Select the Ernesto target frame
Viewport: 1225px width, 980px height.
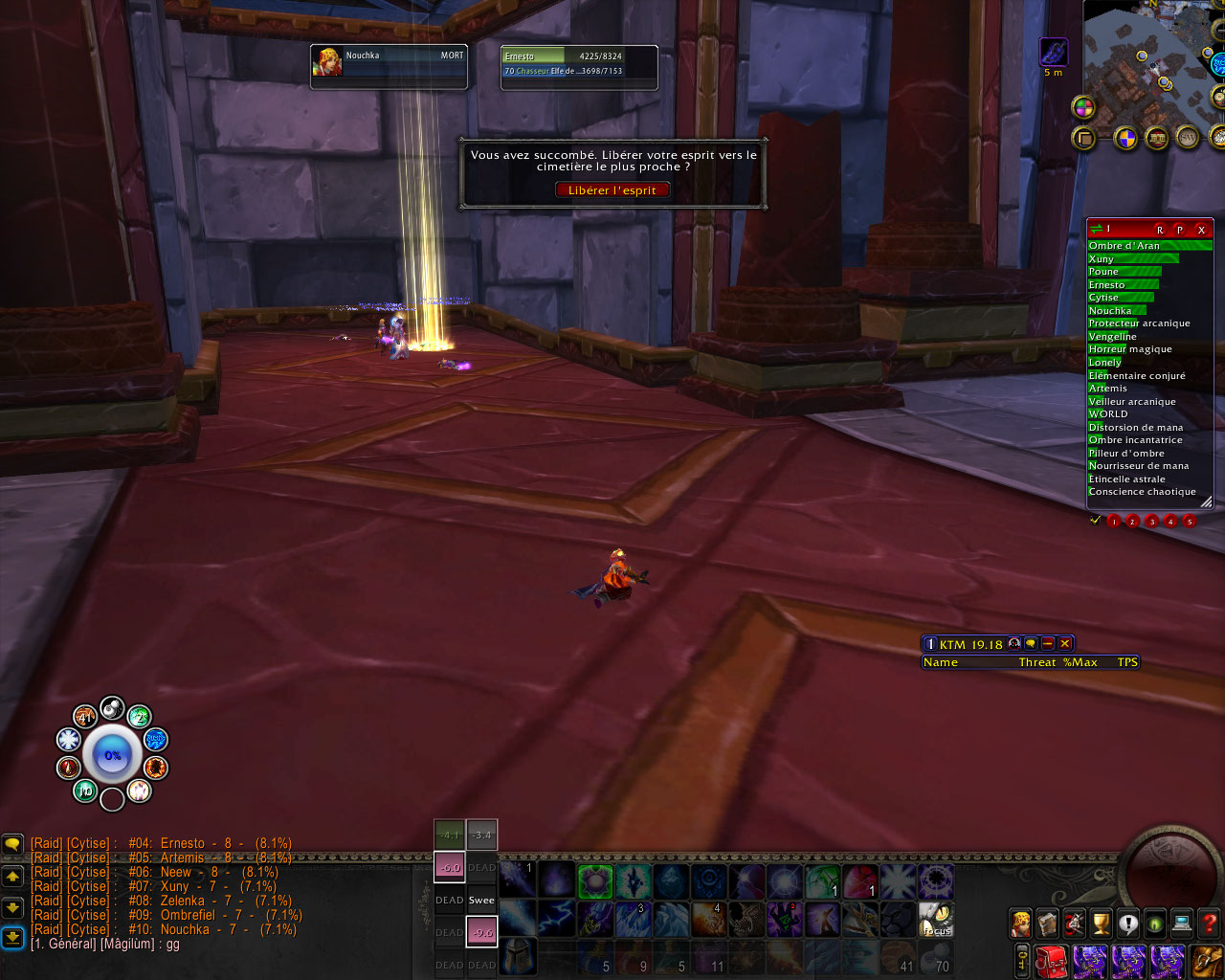point(579,67)
